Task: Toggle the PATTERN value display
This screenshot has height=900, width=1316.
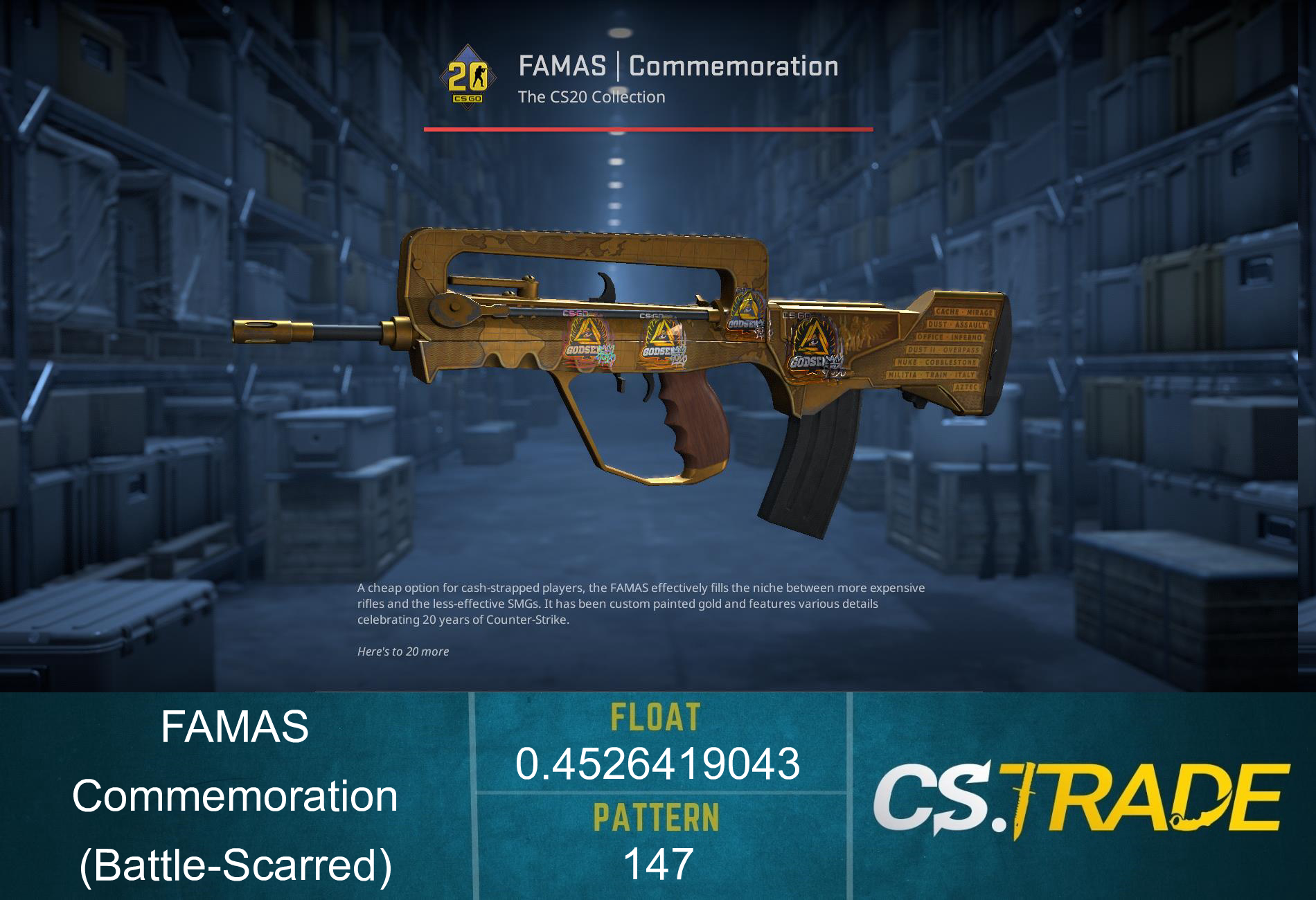Action: coord(657,817)
